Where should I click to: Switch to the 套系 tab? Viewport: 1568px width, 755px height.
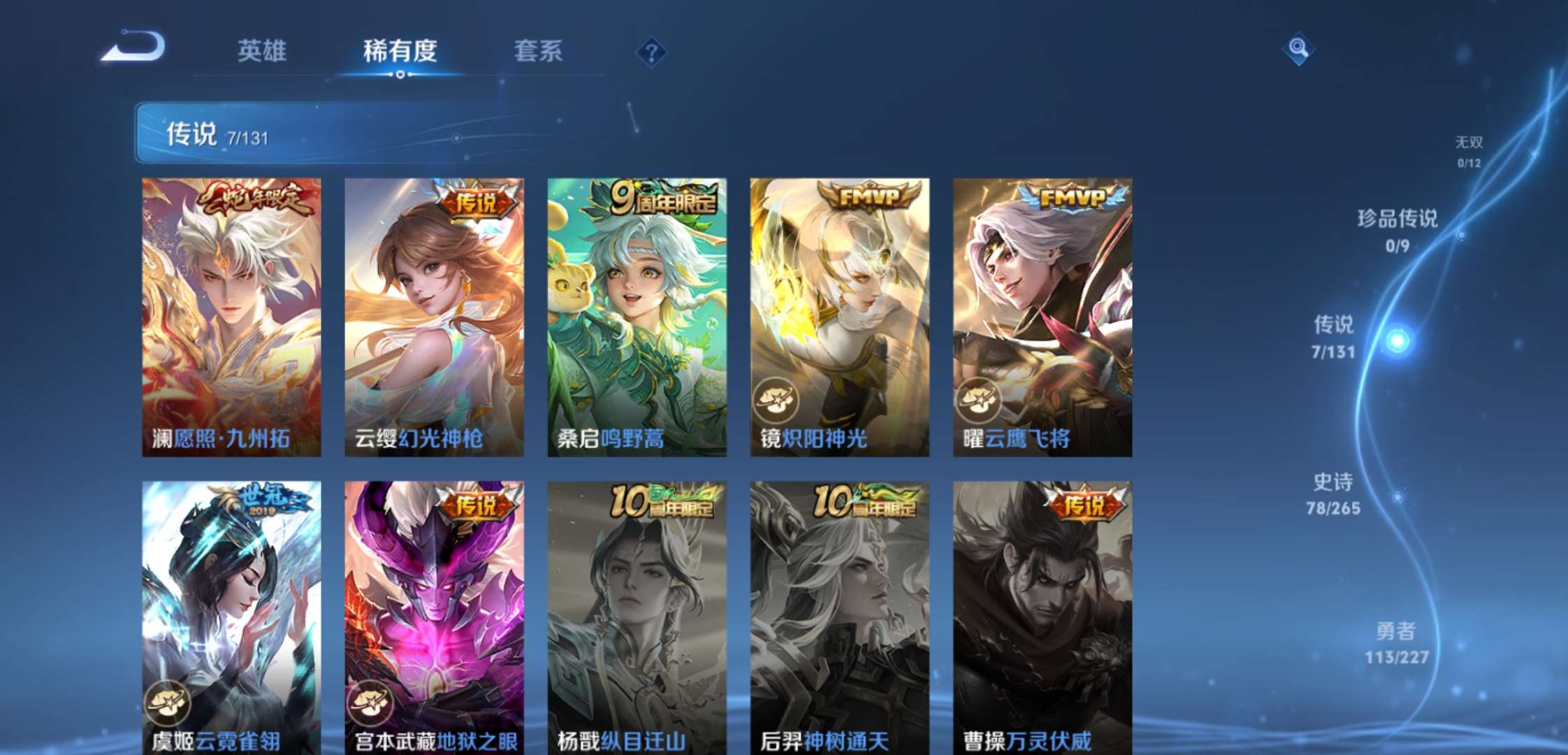[x=537, y=51]
